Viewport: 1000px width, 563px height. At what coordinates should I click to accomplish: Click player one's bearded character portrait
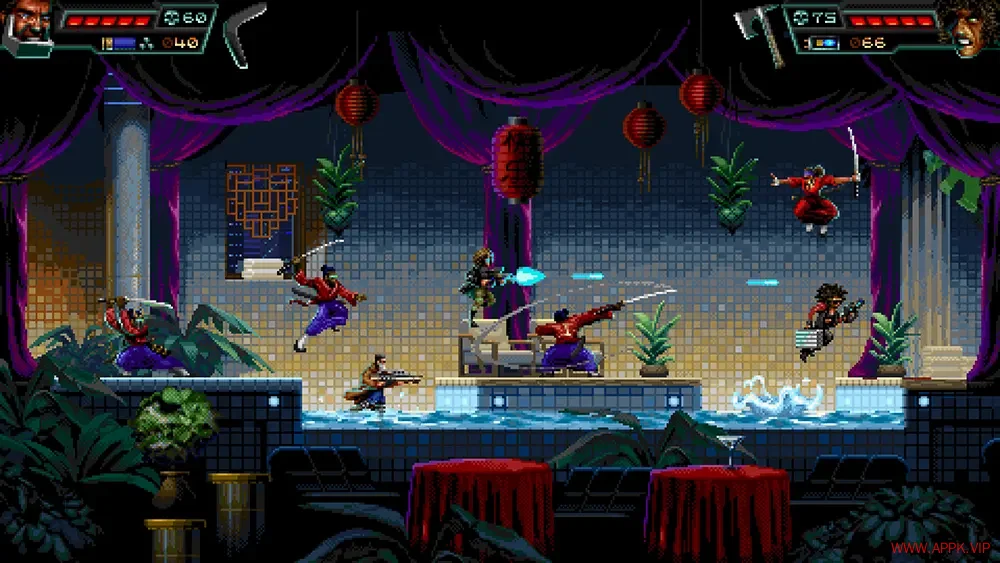coord(25,22)
